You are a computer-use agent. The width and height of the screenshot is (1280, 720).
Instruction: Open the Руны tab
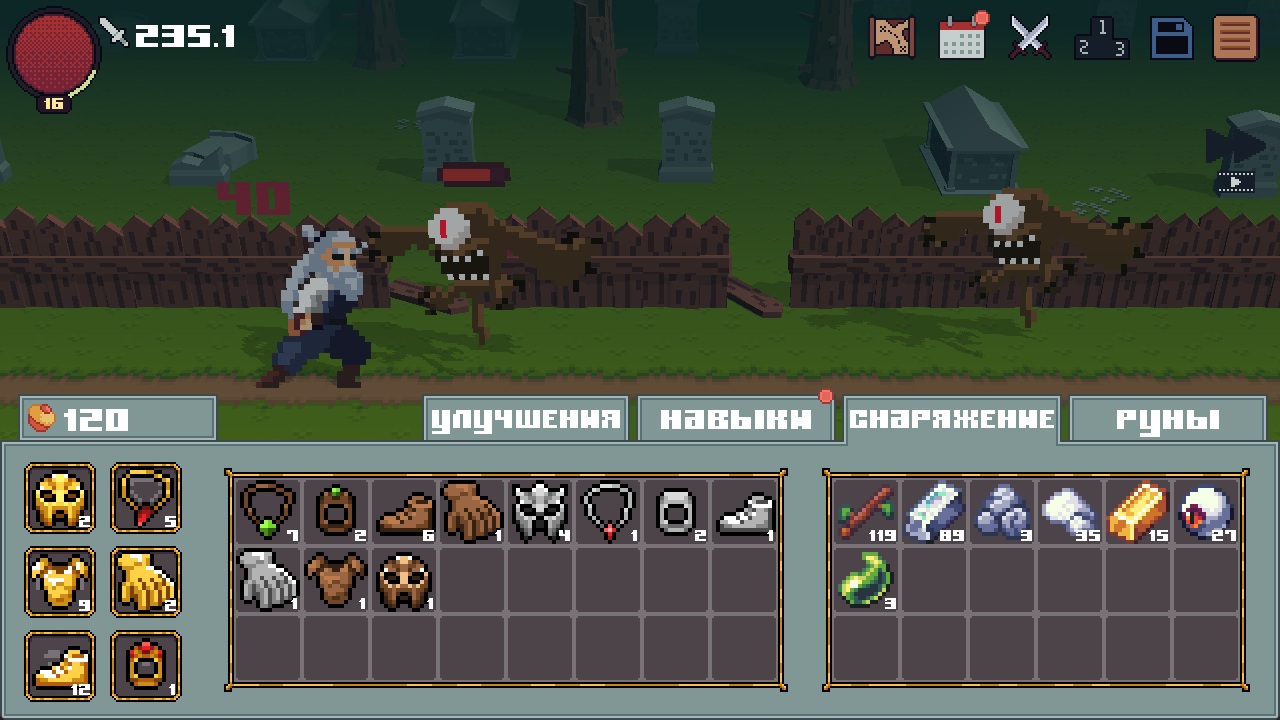click(x=1167, y=419)
